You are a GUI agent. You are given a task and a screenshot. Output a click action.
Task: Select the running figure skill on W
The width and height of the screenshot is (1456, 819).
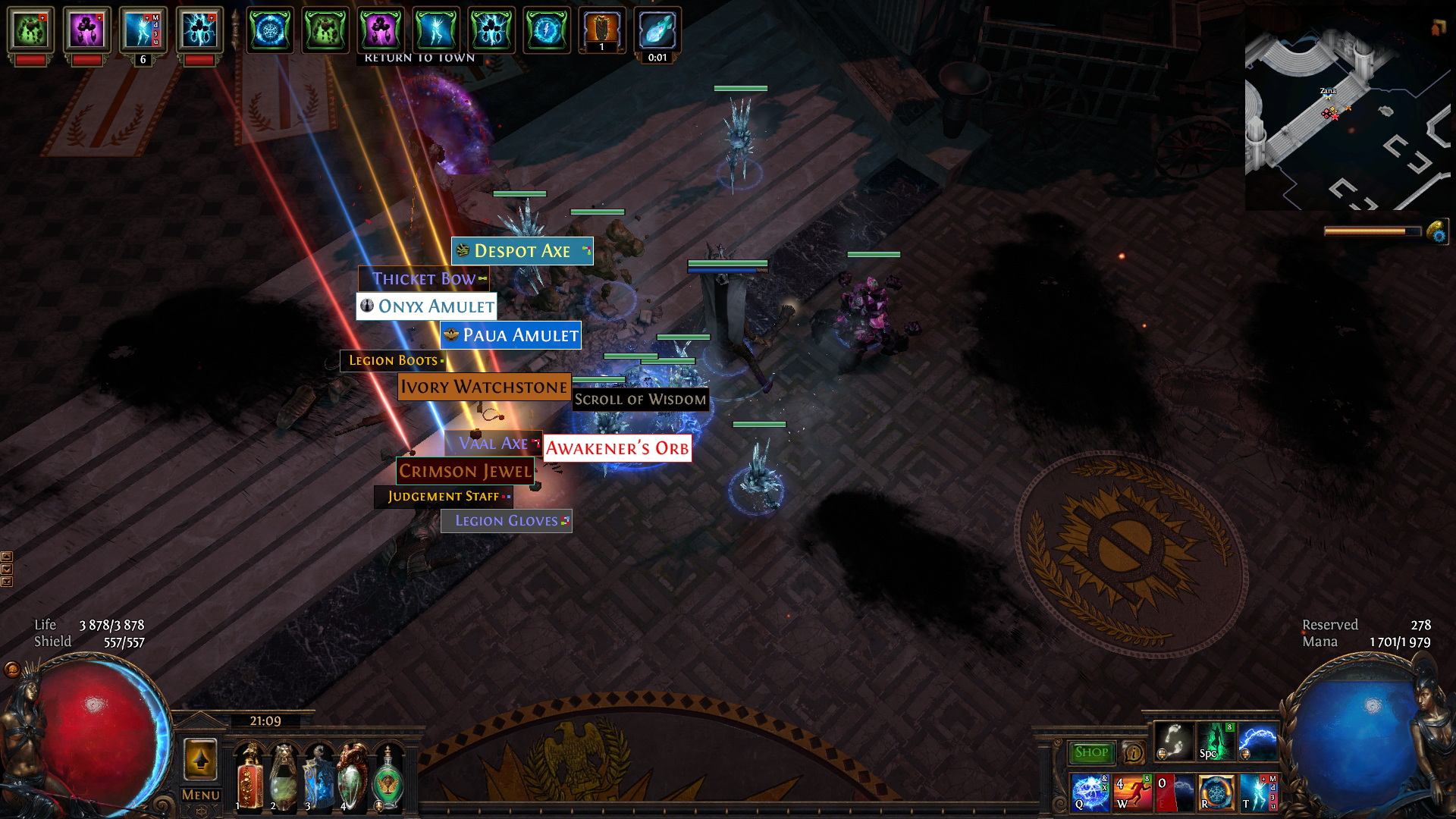pyautogui.click(x=1133, y=792)
